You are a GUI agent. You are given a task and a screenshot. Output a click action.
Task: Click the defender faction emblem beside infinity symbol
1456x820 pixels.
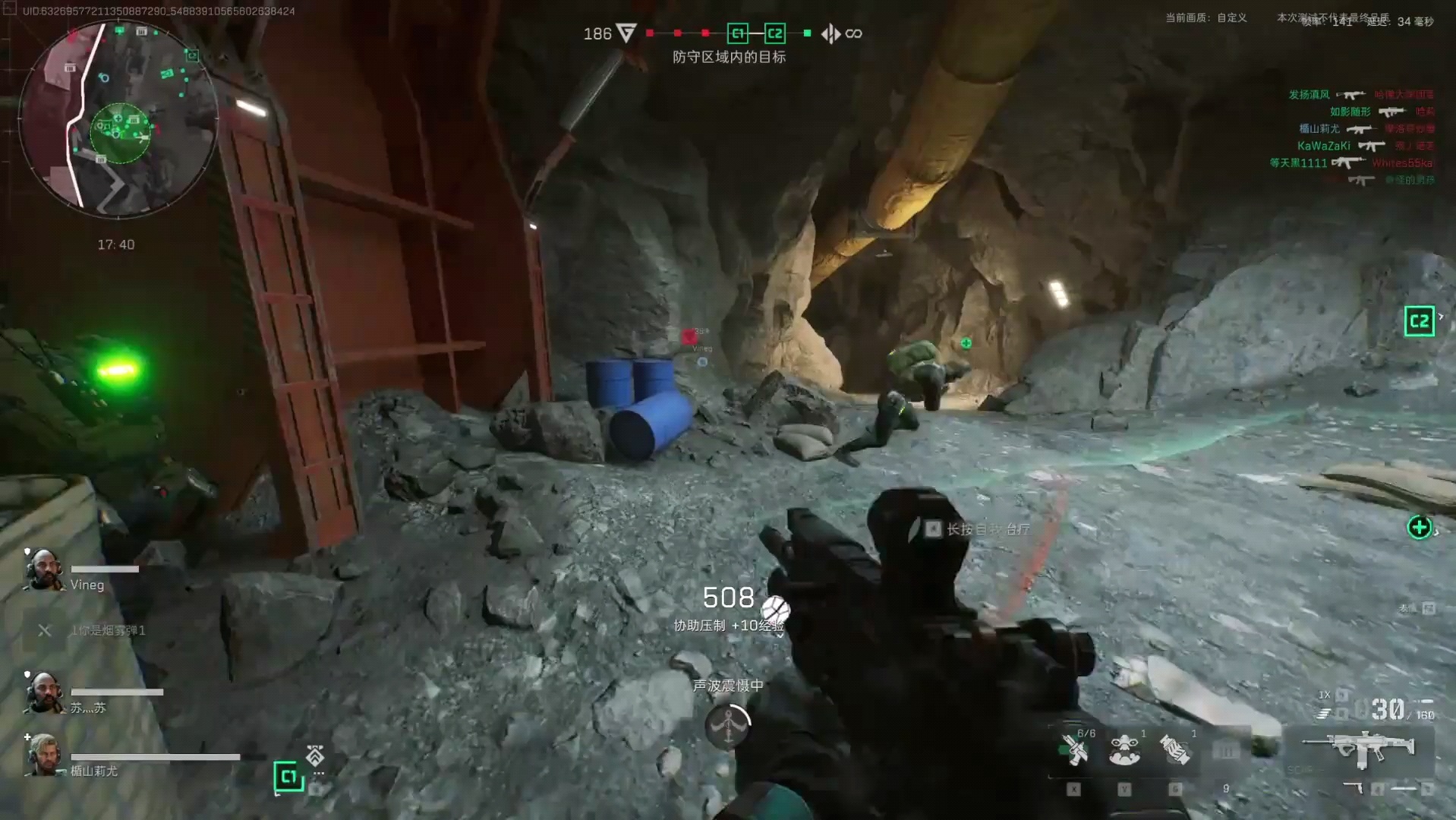click(x=830, y=33)
